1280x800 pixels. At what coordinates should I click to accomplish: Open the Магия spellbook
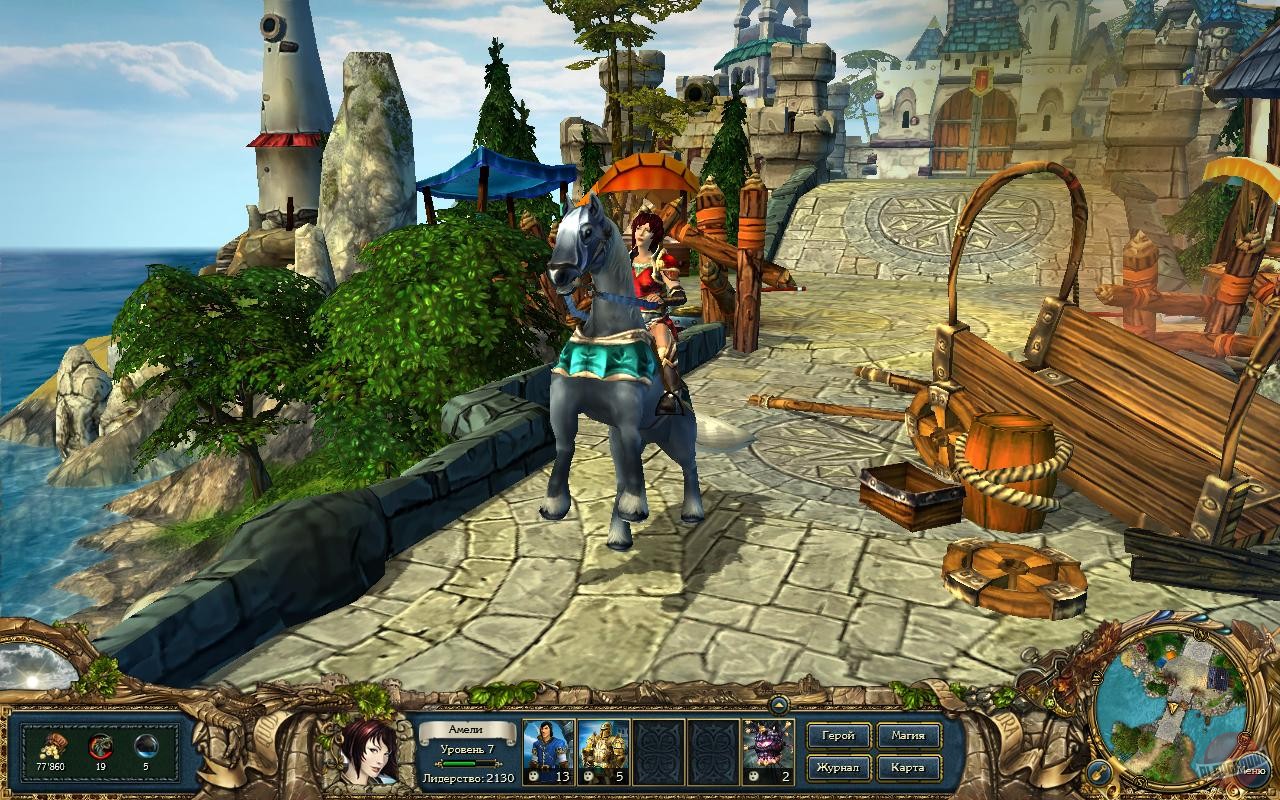[x=908, y=735]
